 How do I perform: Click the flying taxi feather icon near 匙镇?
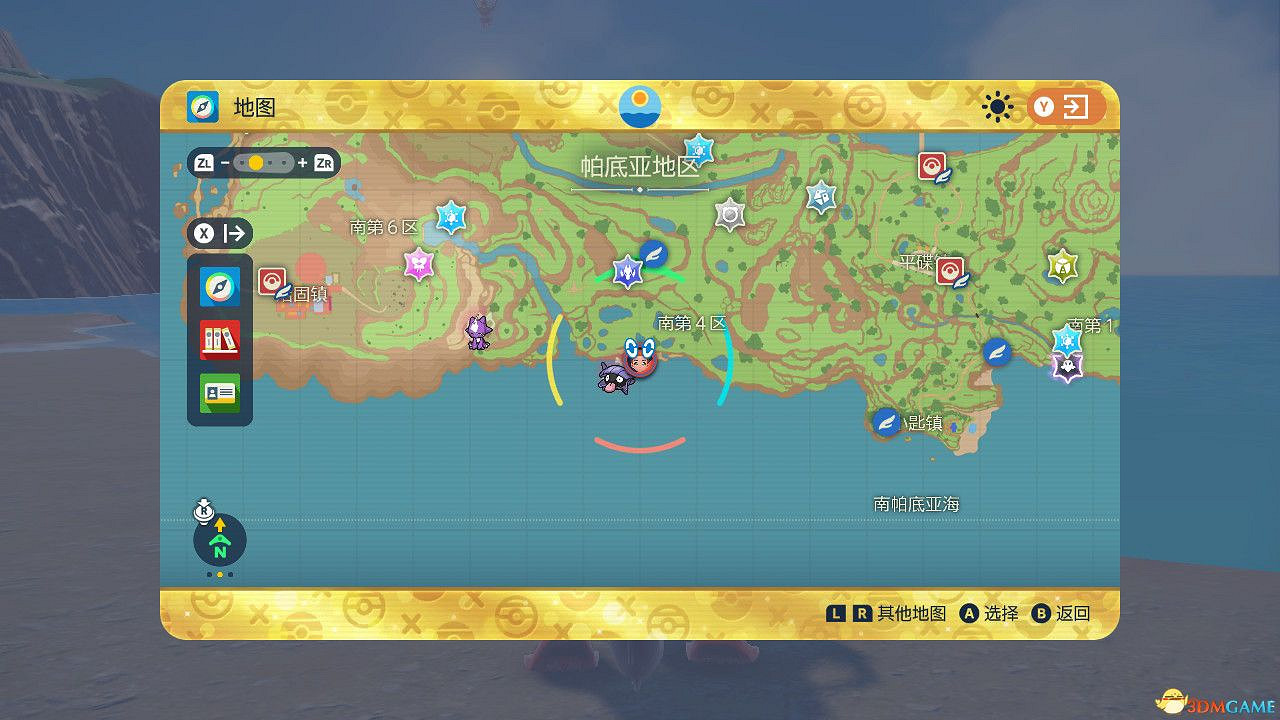(x=886, y=421)
